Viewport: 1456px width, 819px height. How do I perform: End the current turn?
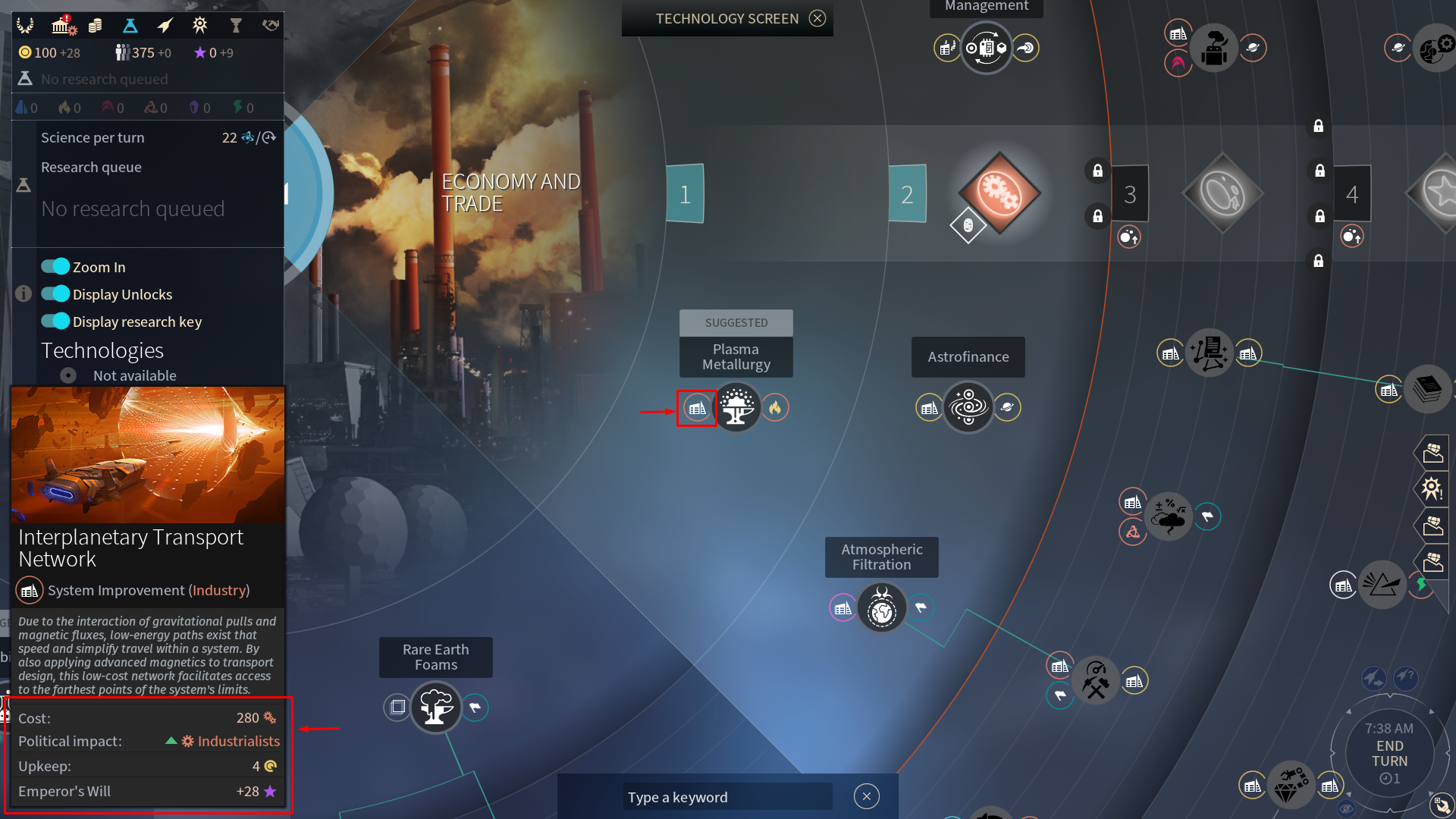(1389, 753)
